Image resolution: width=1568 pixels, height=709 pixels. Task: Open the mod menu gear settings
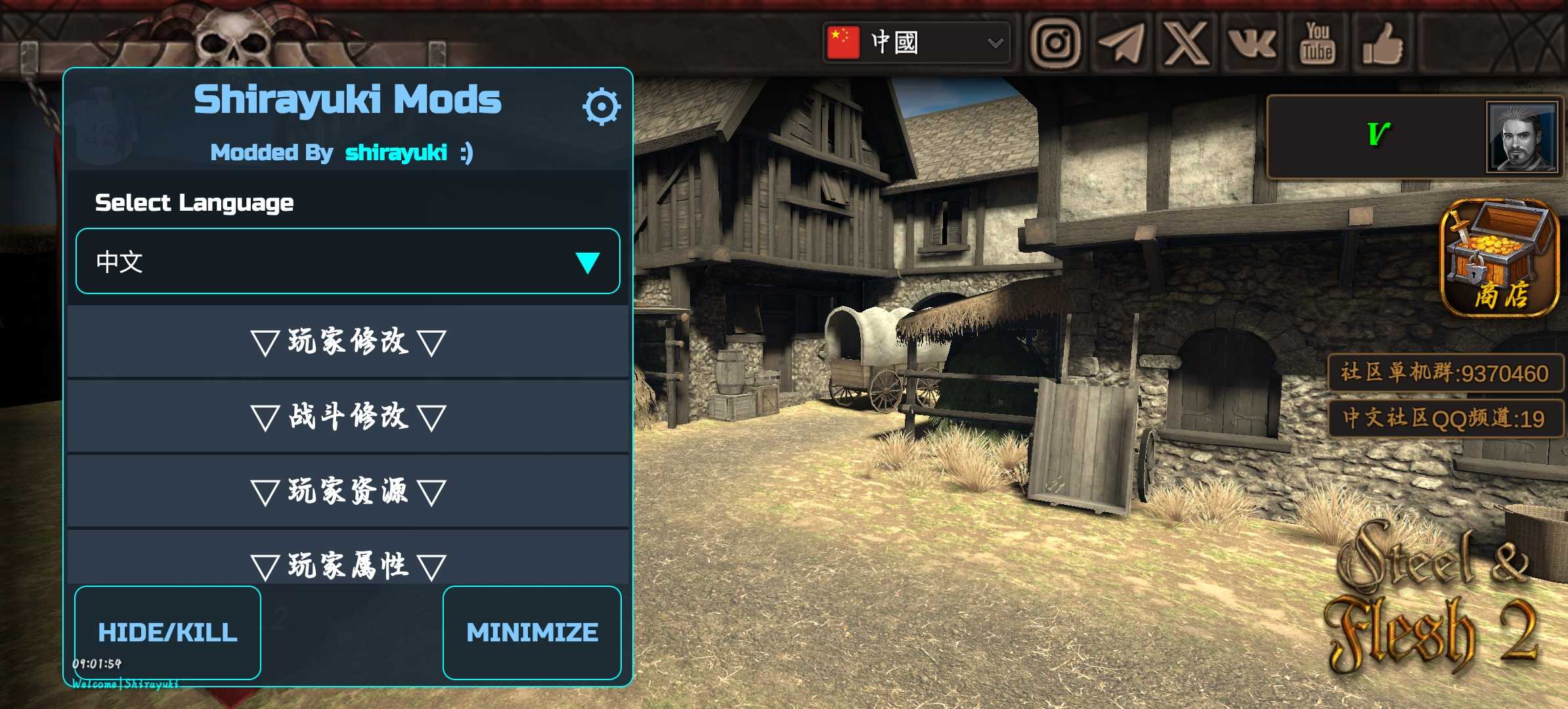(601, 106)
